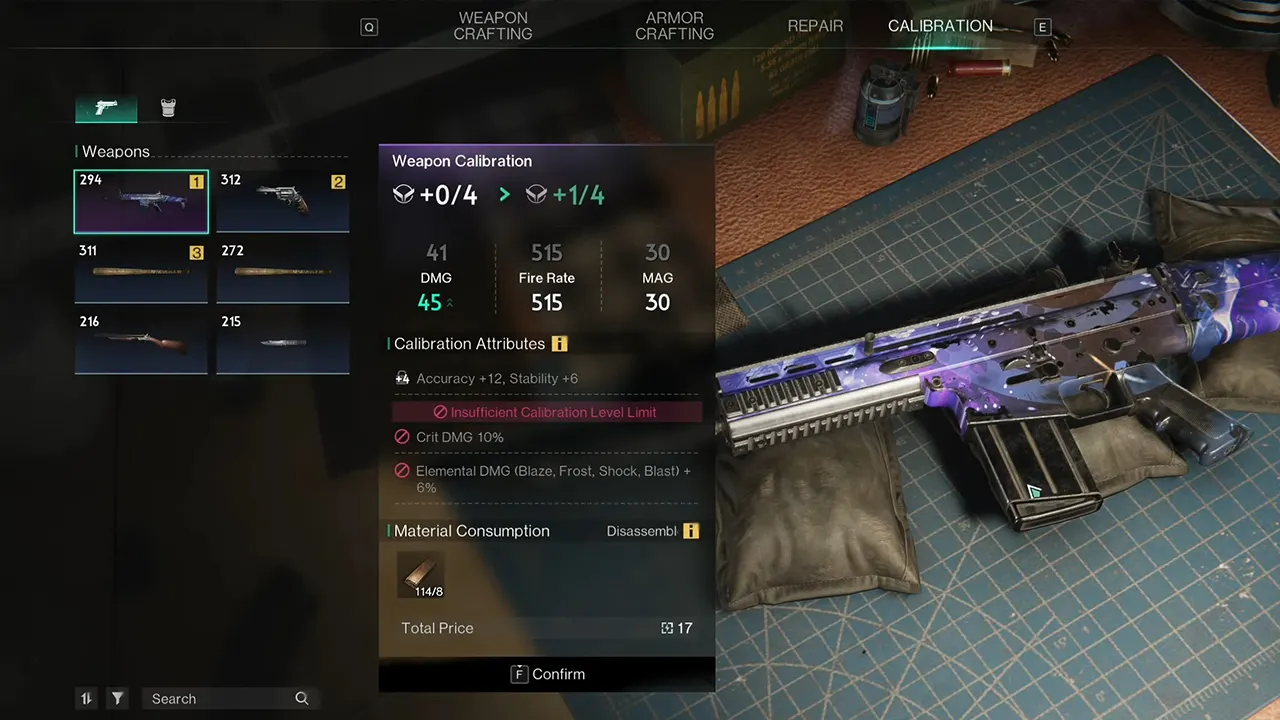Switch to the Armor Crafting tab
Viewport: 1280px width, 720px height.
[x=674, y=26]
